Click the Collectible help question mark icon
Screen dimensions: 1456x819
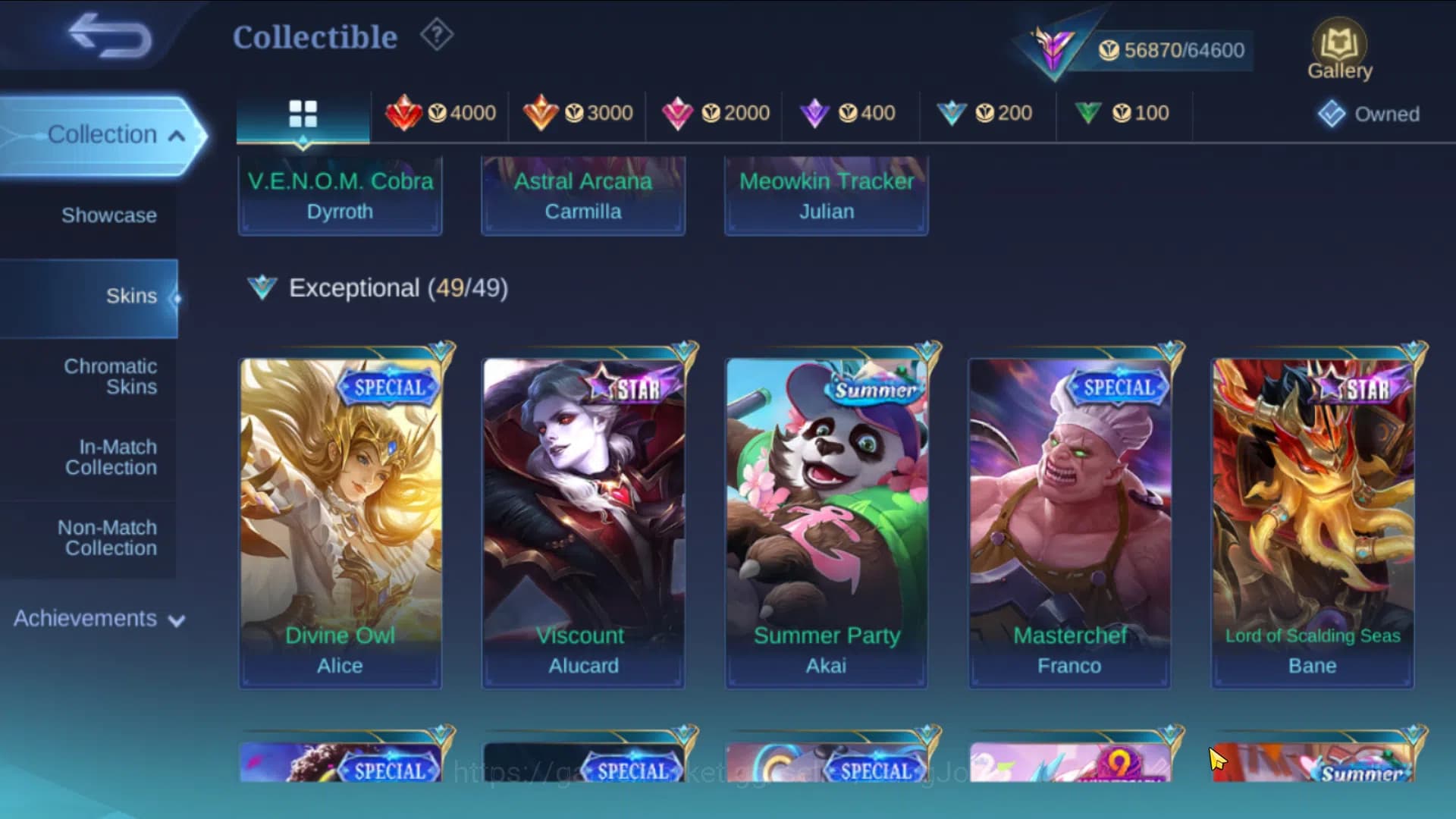436,36
